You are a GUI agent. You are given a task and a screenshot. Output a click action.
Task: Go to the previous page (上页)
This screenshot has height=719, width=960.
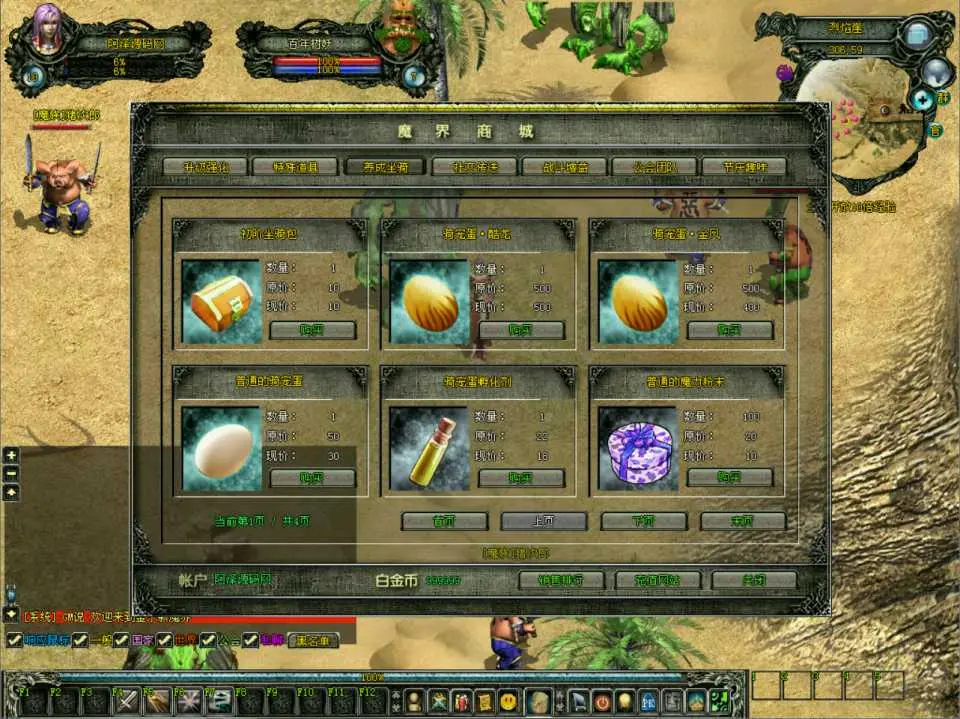(543, 521)
